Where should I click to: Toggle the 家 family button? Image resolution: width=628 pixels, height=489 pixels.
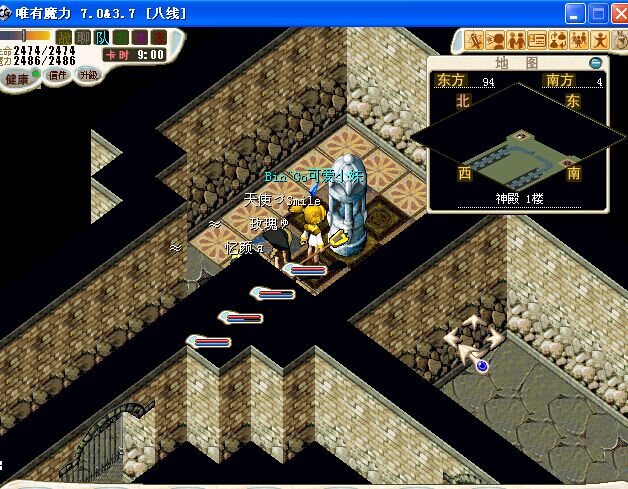159,37
